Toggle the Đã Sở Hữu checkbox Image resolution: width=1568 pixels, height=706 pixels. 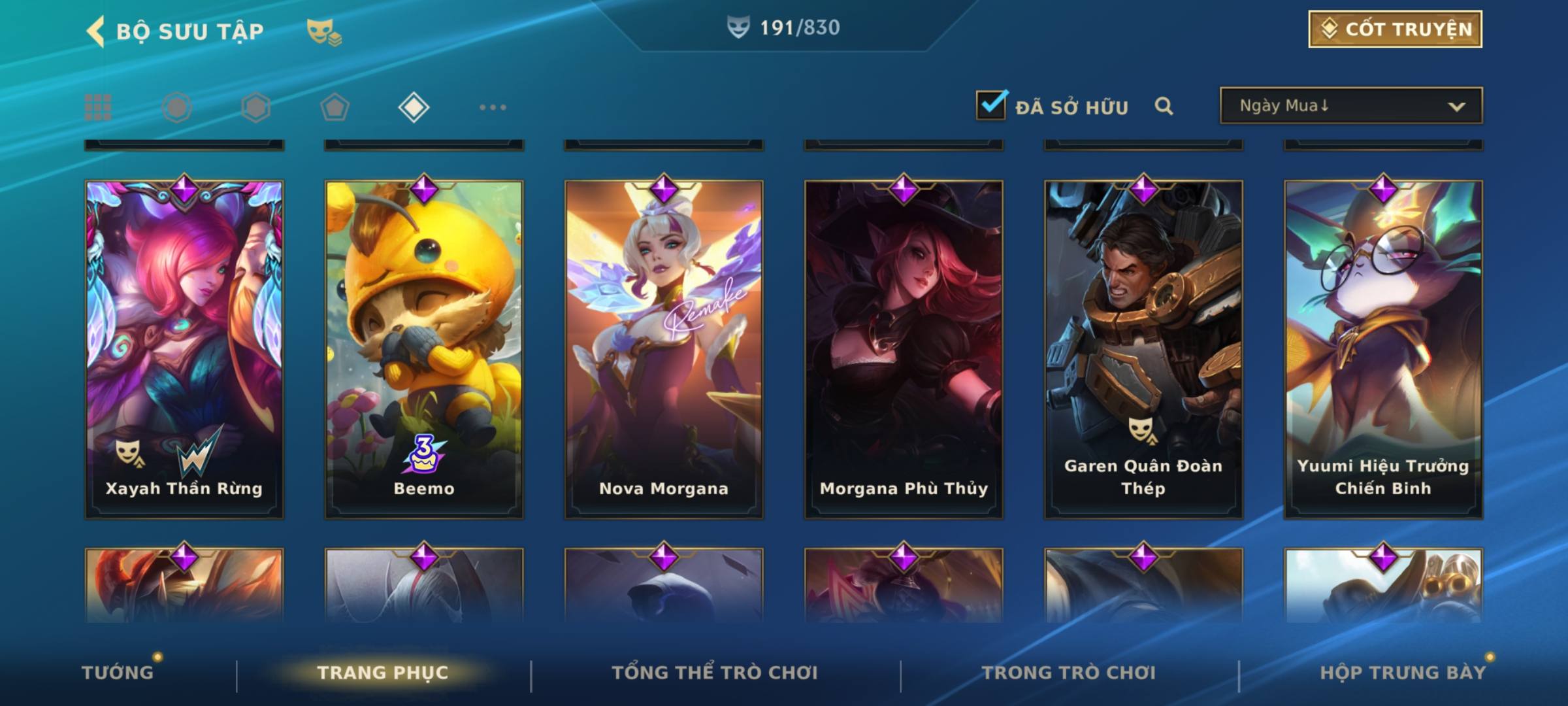(991, 105)
